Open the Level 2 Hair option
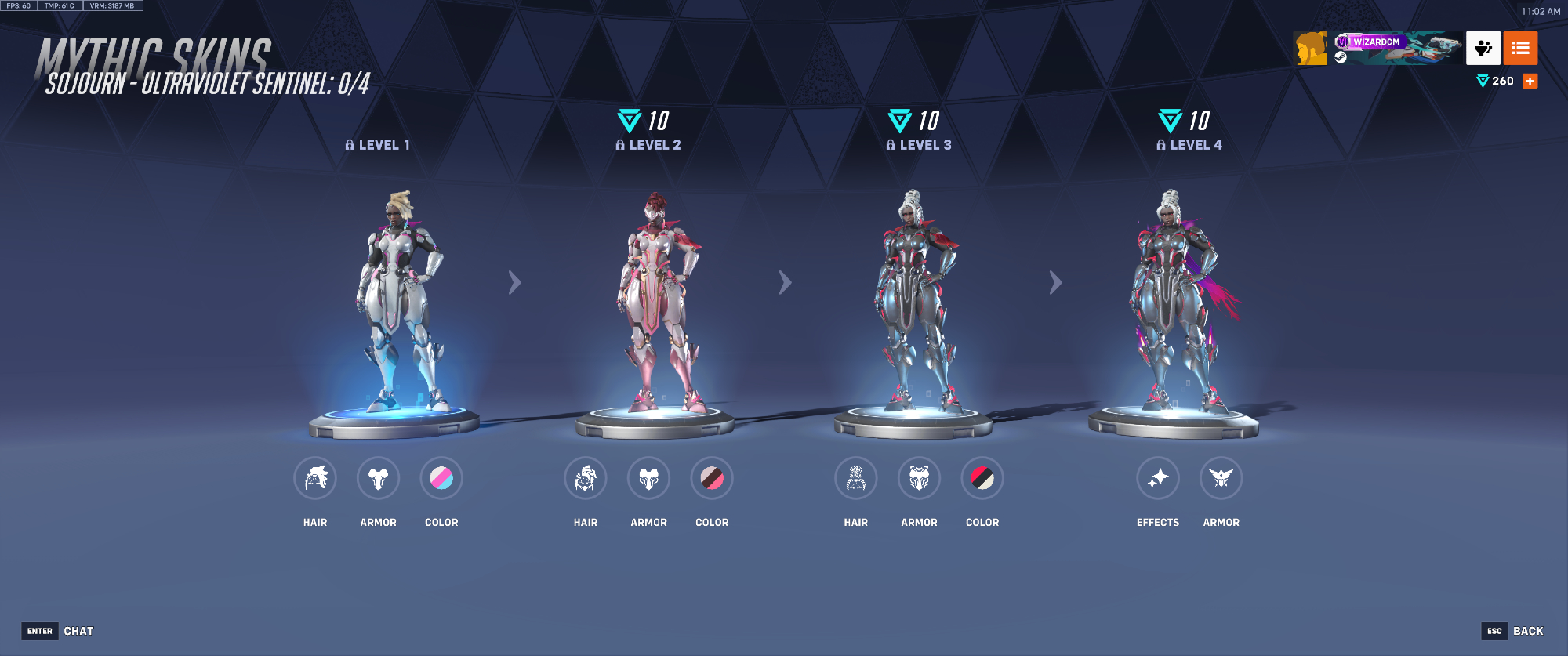Image resolution: width=1568 pixels, height=656 pixels. click(x=586, y=478)
